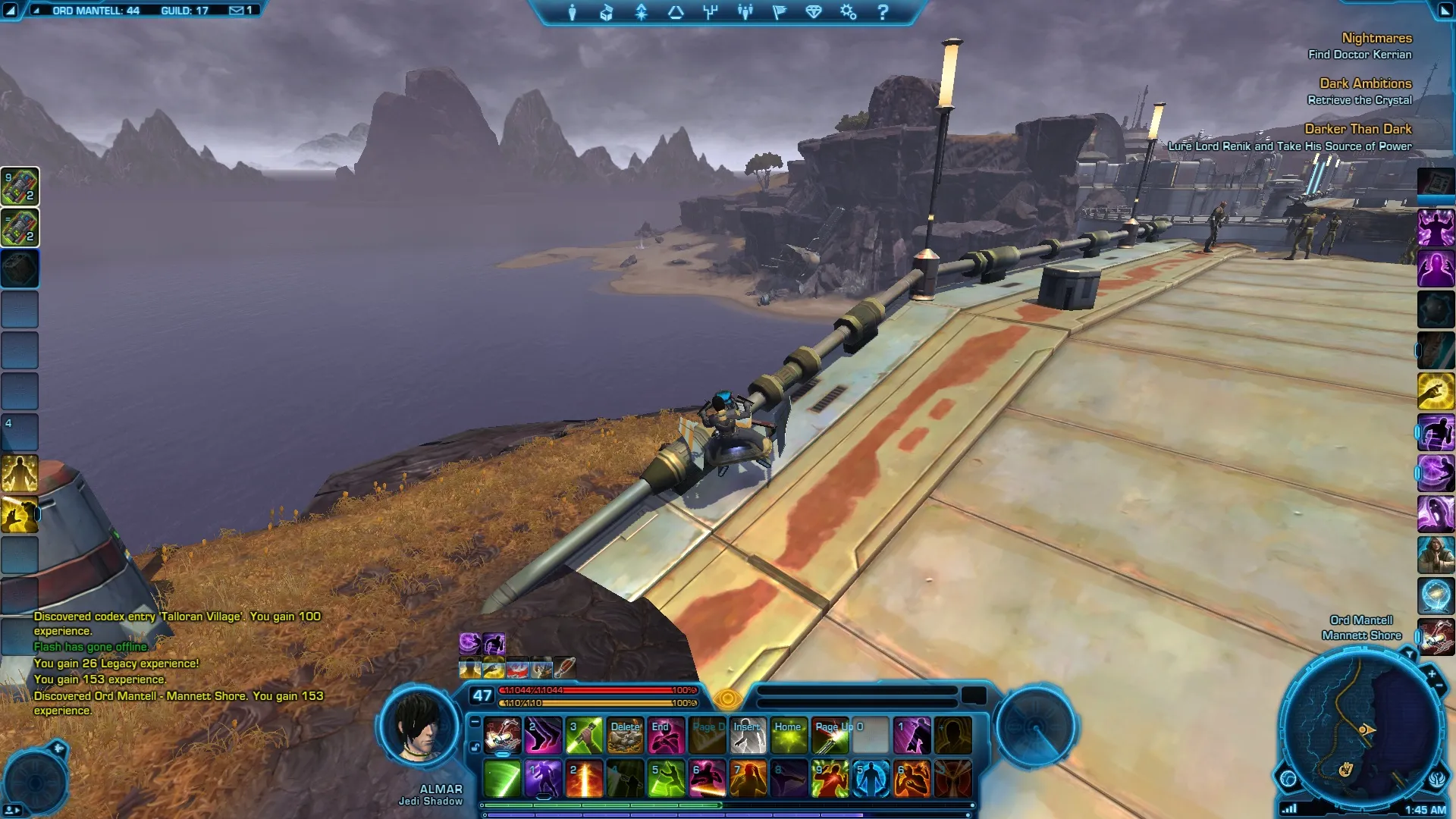Activate the green burst ability bound to Home
This screenshot has width=1456, height=819.
[x=789, y=736]
